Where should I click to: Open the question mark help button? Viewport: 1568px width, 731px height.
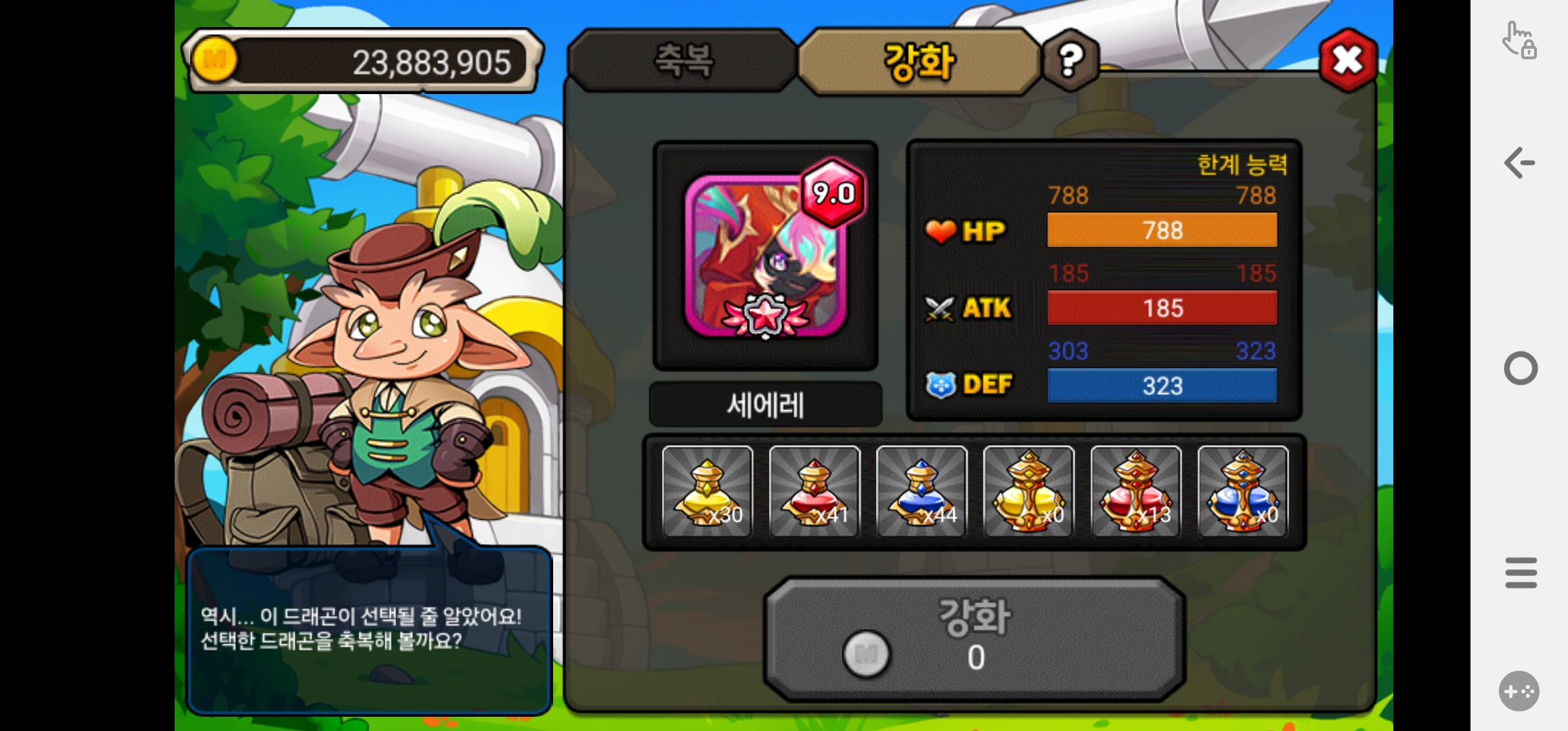click(1070, 61)
